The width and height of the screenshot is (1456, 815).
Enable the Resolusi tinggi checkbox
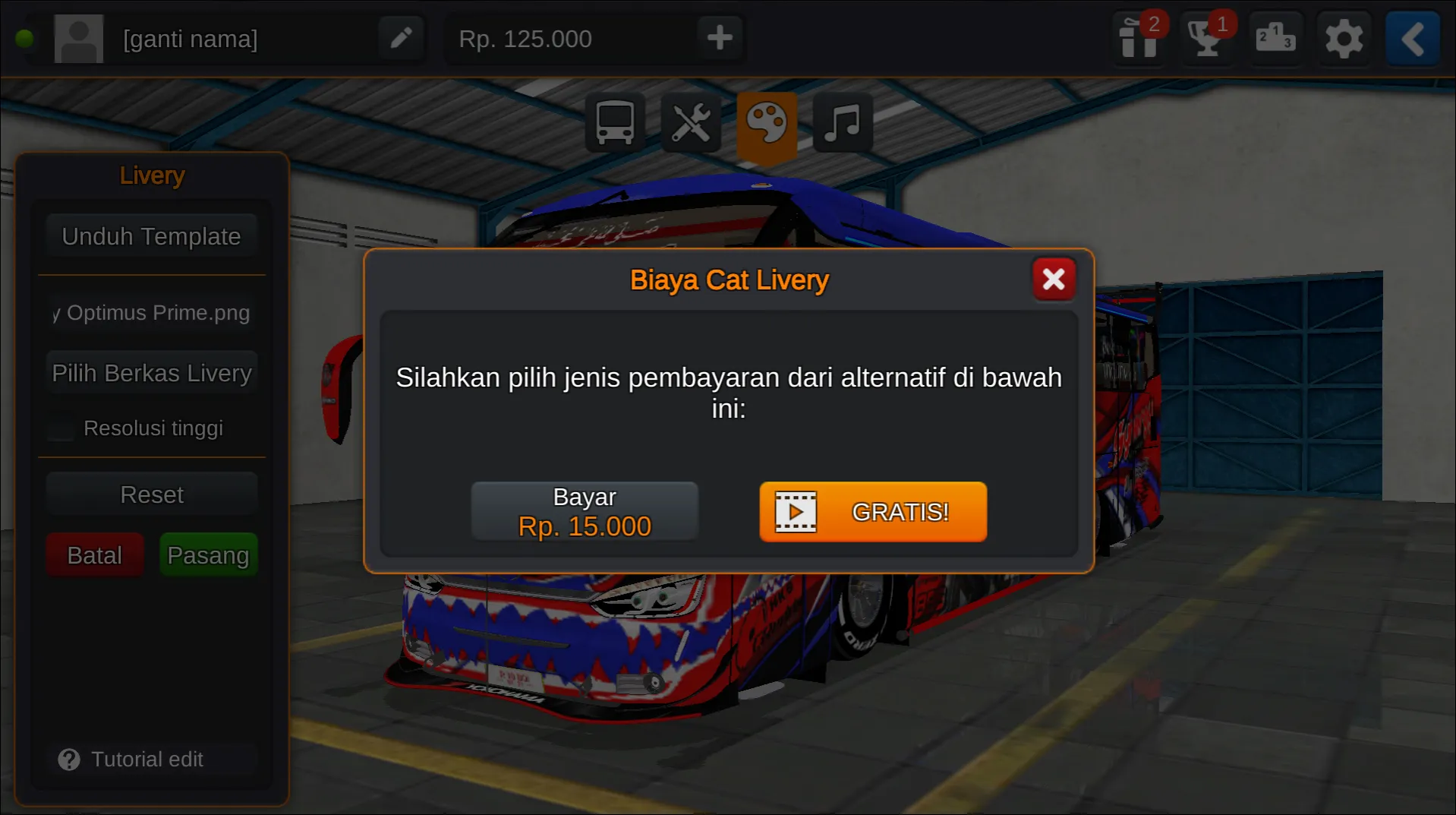(x=60, y=428)
